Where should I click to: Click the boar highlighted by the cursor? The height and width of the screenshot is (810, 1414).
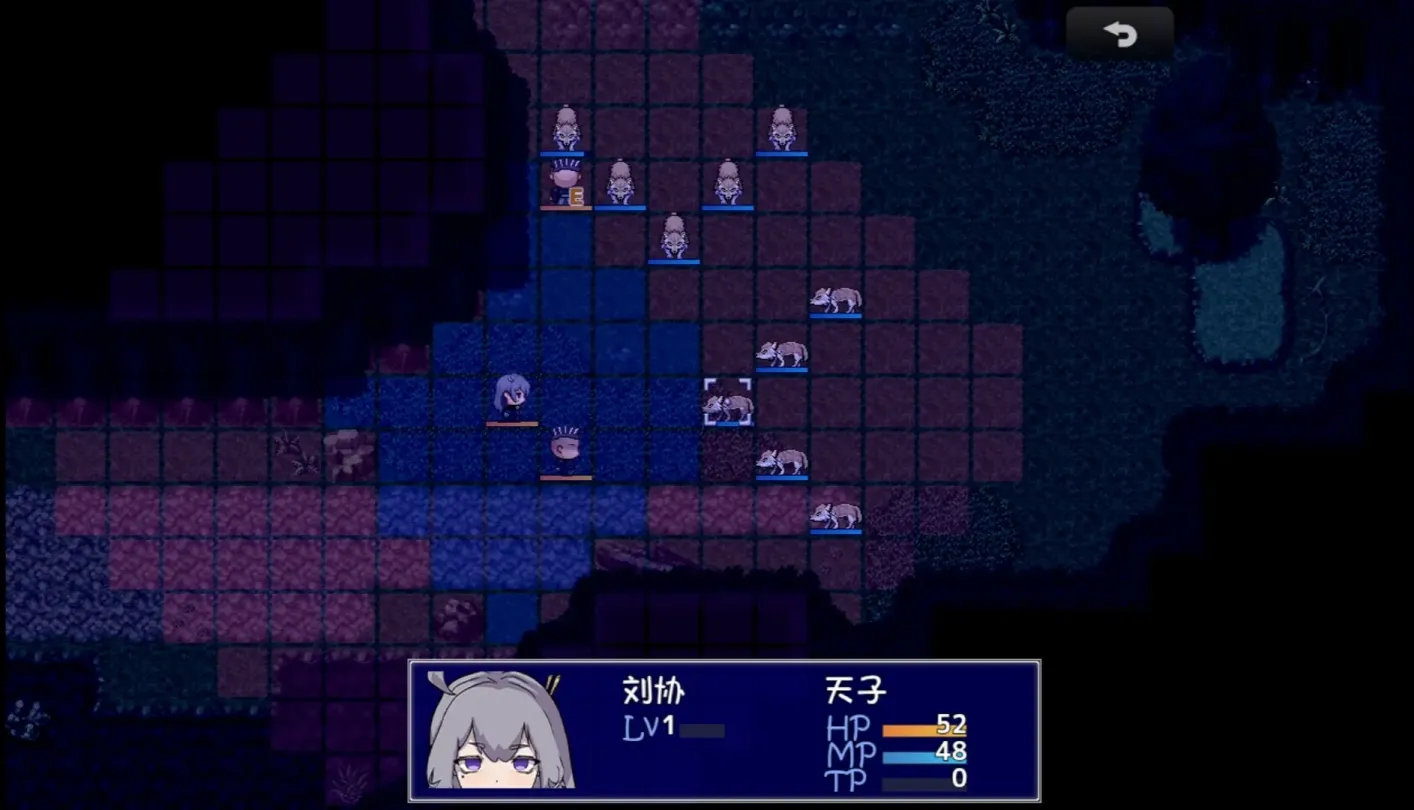pos(730,402)
